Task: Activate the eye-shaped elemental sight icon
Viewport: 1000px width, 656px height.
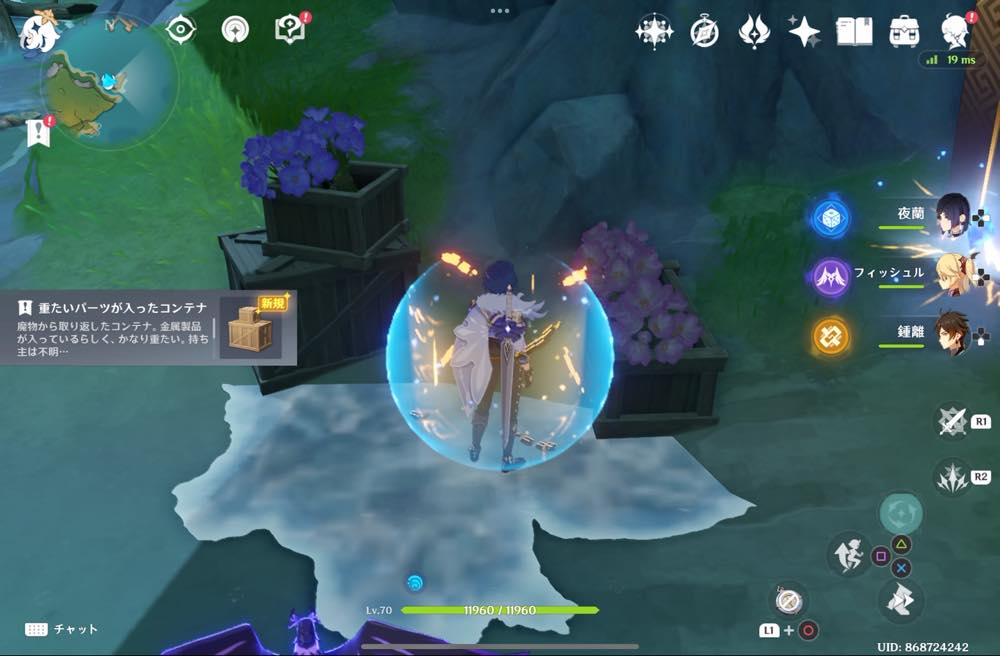Action: tap(180, 30)
